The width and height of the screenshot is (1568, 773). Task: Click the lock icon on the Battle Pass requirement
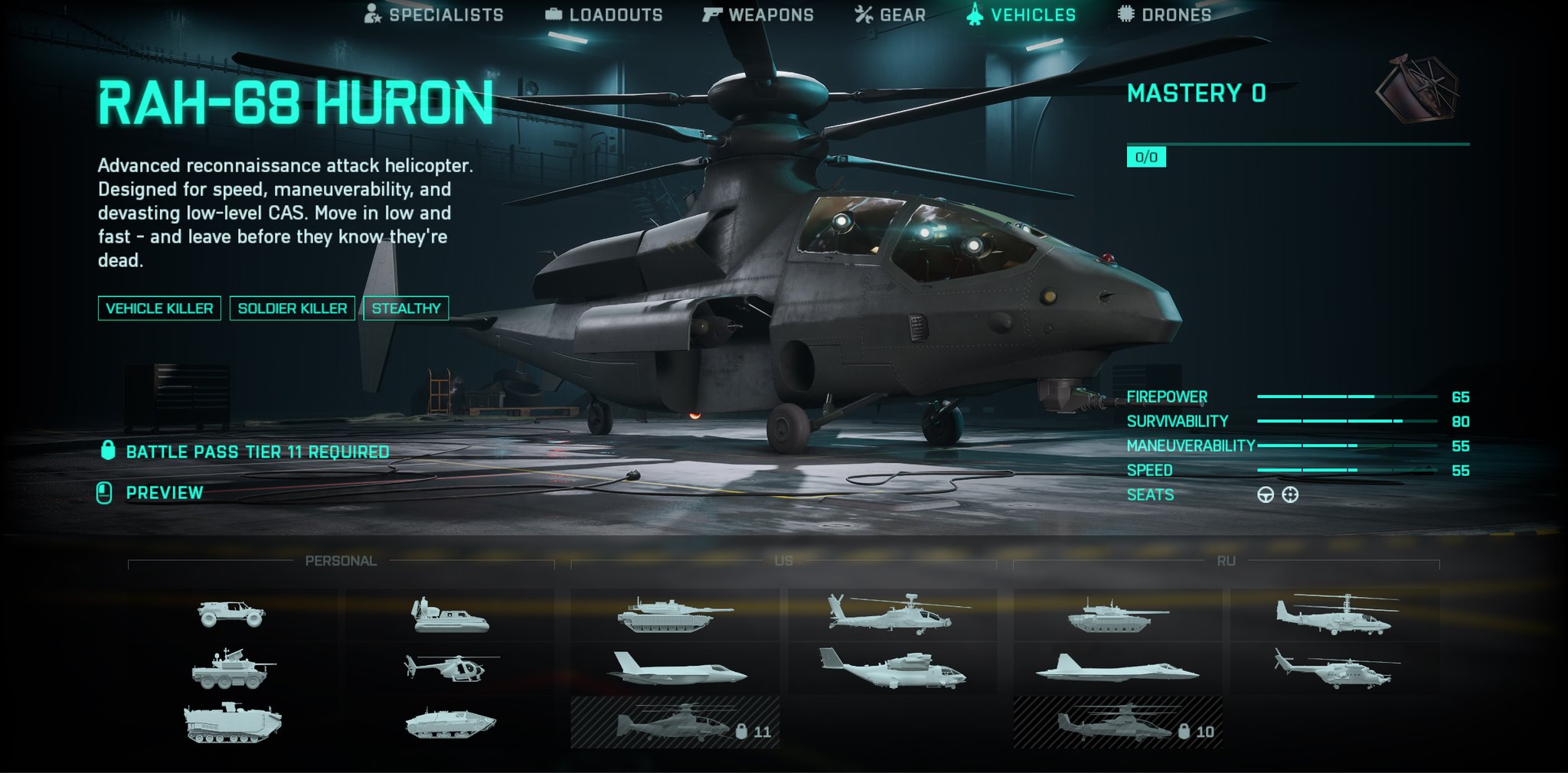click(x=107, y=452)
